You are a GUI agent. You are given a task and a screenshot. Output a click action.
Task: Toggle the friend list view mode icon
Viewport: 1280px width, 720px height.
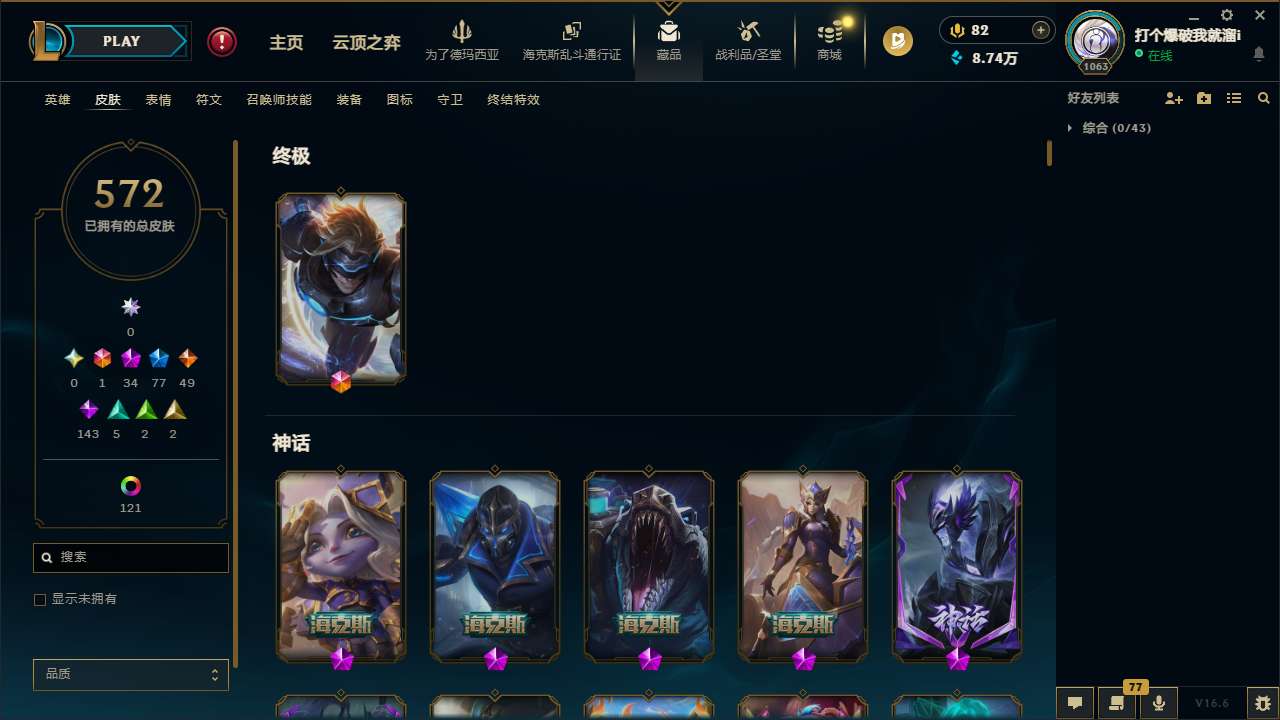point(1234,98)
